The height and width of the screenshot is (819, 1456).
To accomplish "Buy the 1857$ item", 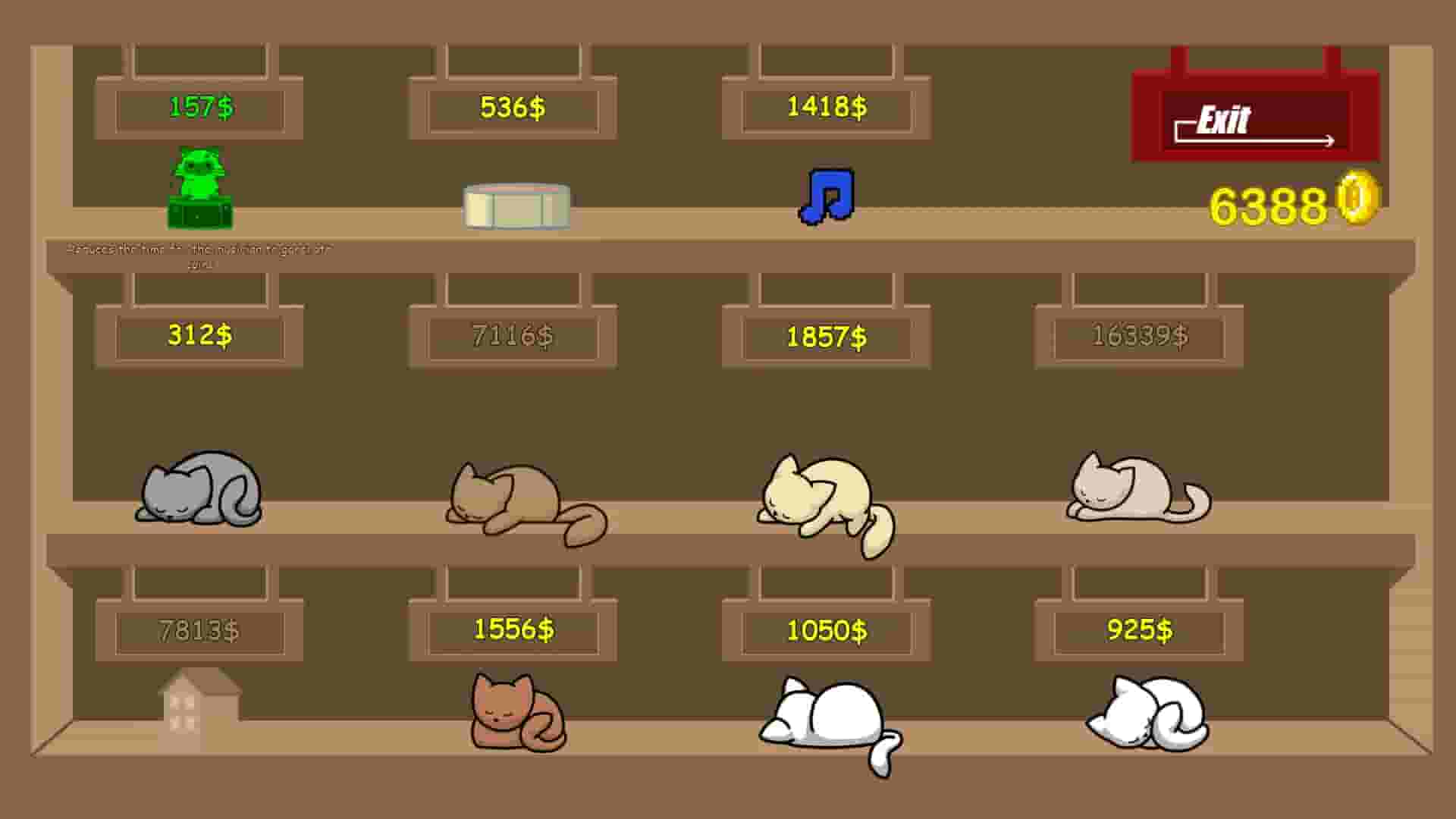I will click(827, 336).
